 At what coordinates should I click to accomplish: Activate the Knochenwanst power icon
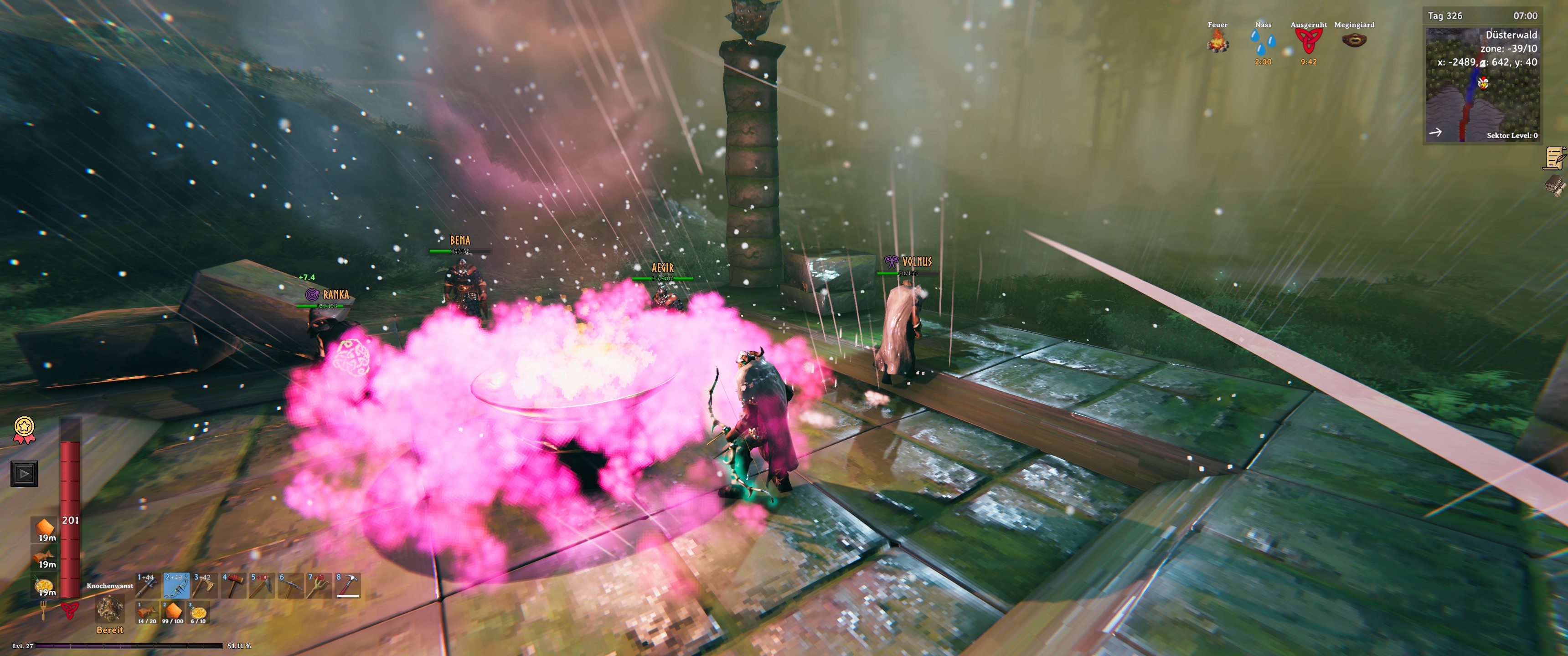tap(110, 608)
